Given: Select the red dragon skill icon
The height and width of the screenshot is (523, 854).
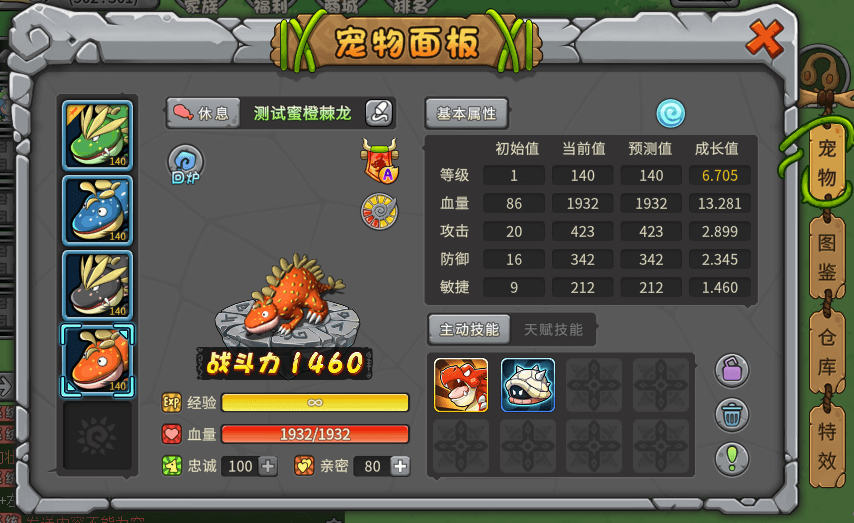Looking at the screenshot, I should [x=461, y=385].
